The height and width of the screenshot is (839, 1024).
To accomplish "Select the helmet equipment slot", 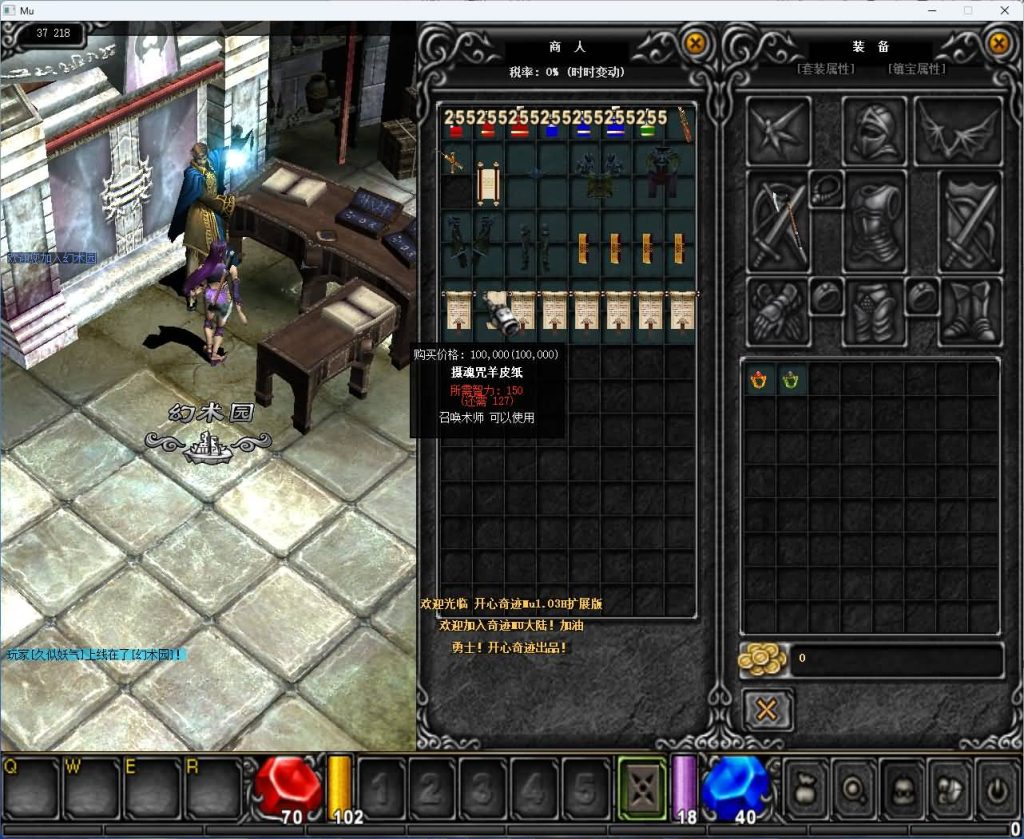I will 874,131.
